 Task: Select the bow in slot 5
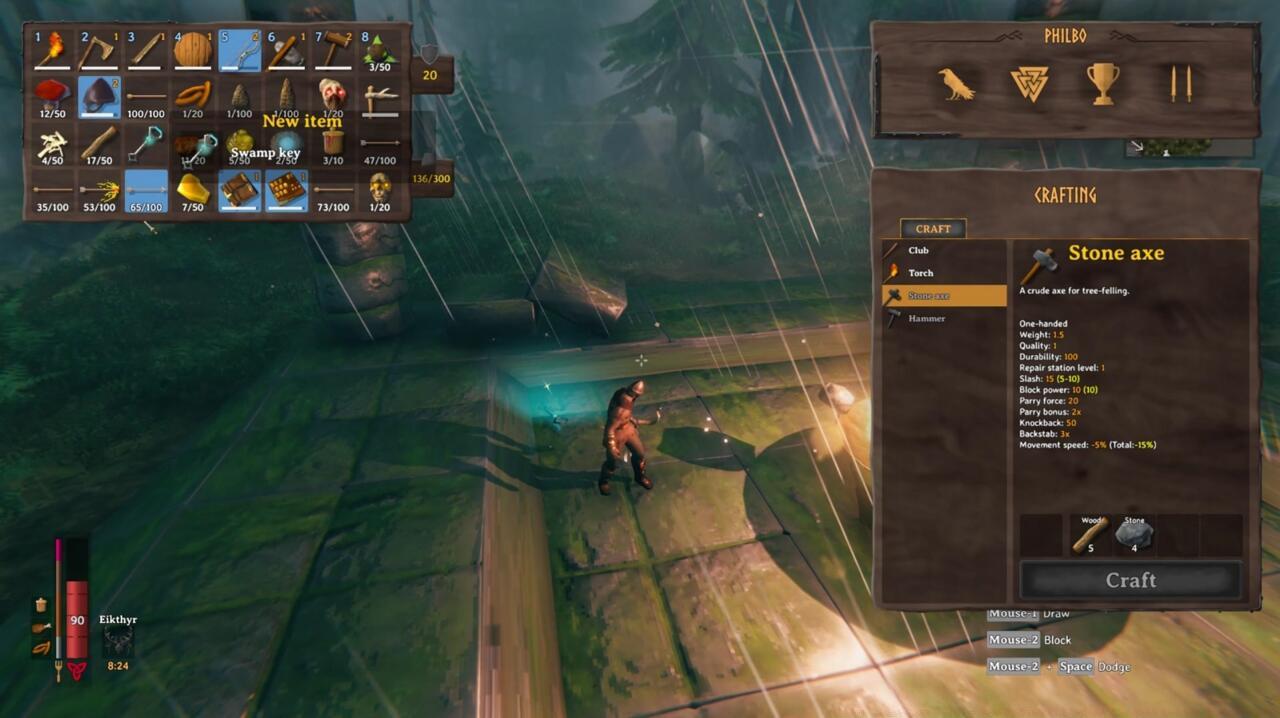pyautogui.click(x=240, y=50)
